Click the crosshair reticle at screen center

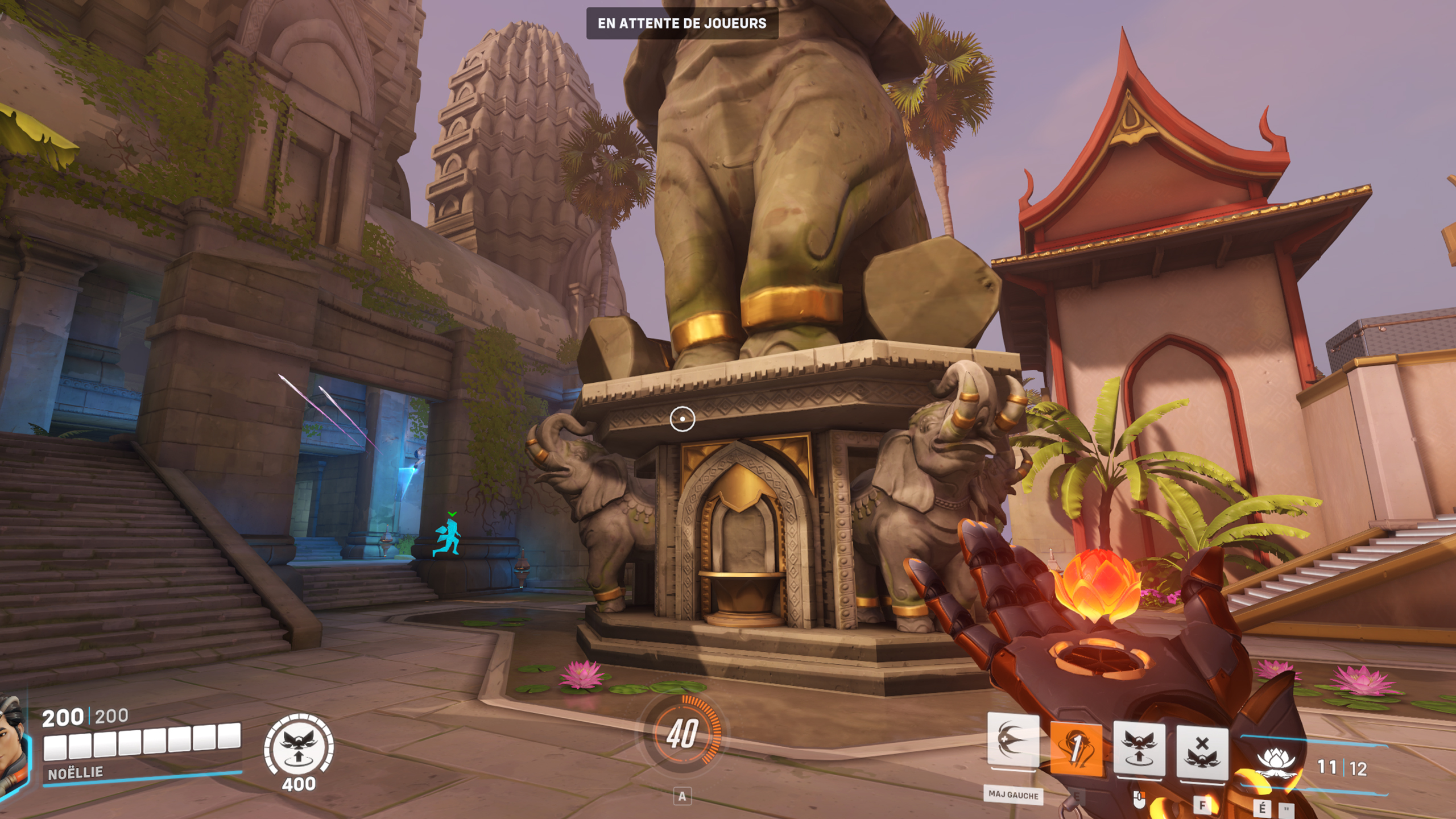[x=682, y=418]
